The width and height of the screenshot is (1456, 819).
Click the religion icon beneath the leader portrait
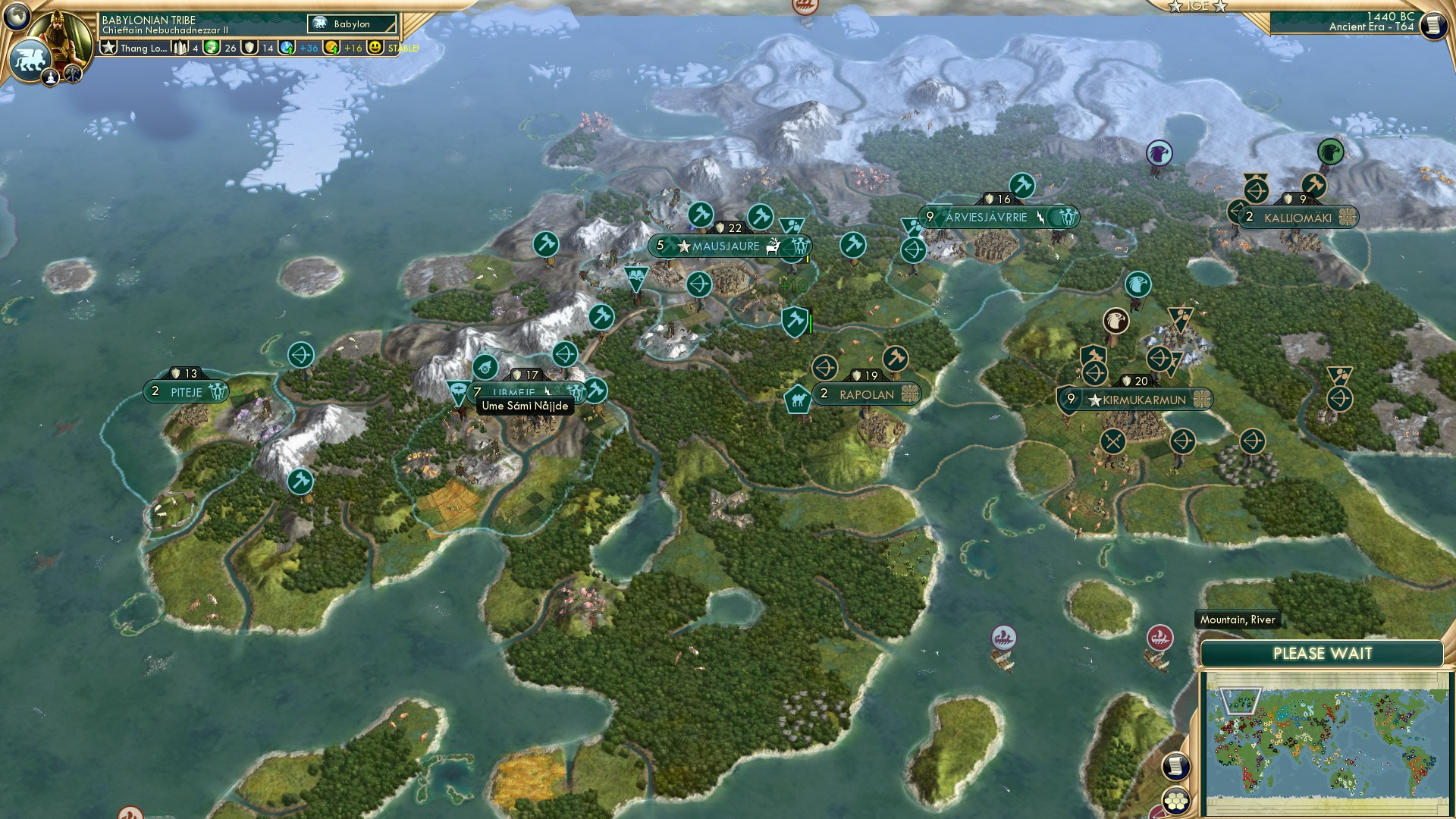pos(50,76)
